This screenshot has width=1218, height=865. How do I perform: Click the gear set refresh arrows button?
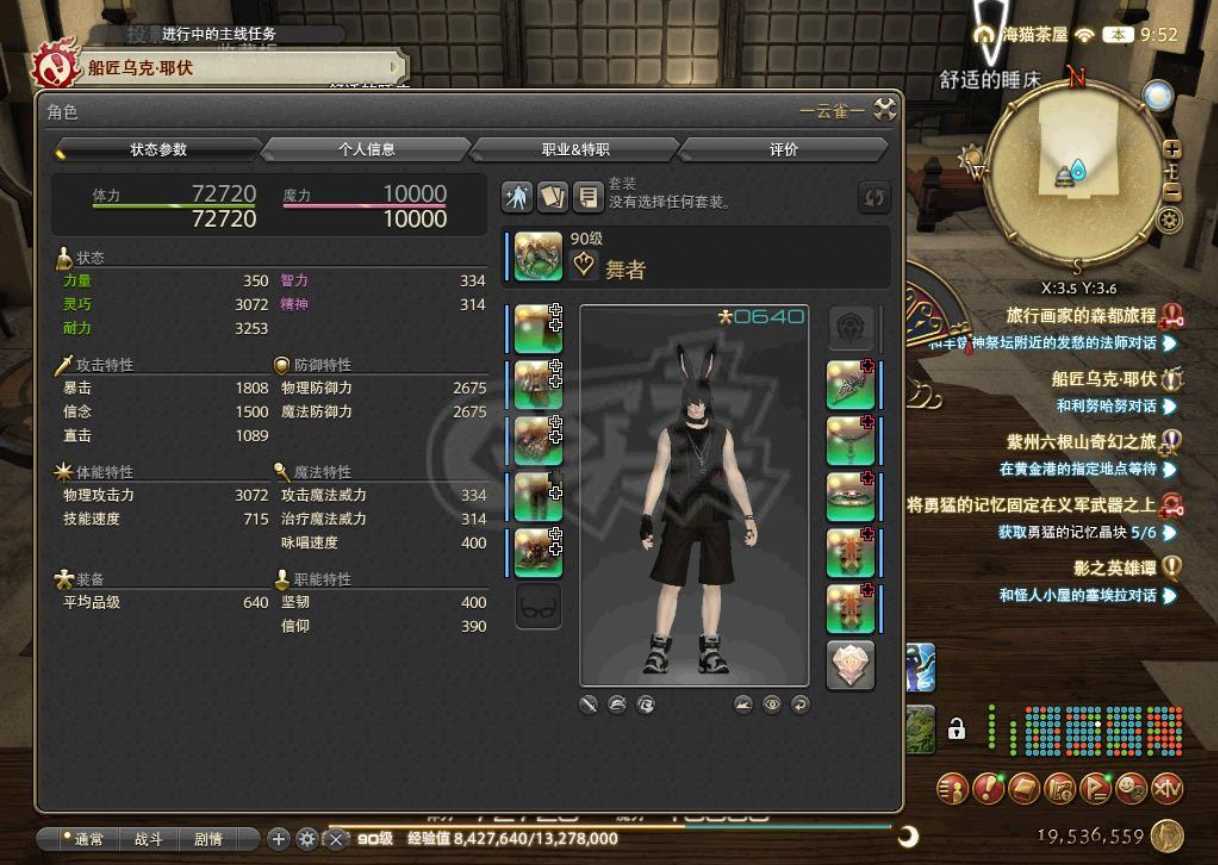(874, 197)
